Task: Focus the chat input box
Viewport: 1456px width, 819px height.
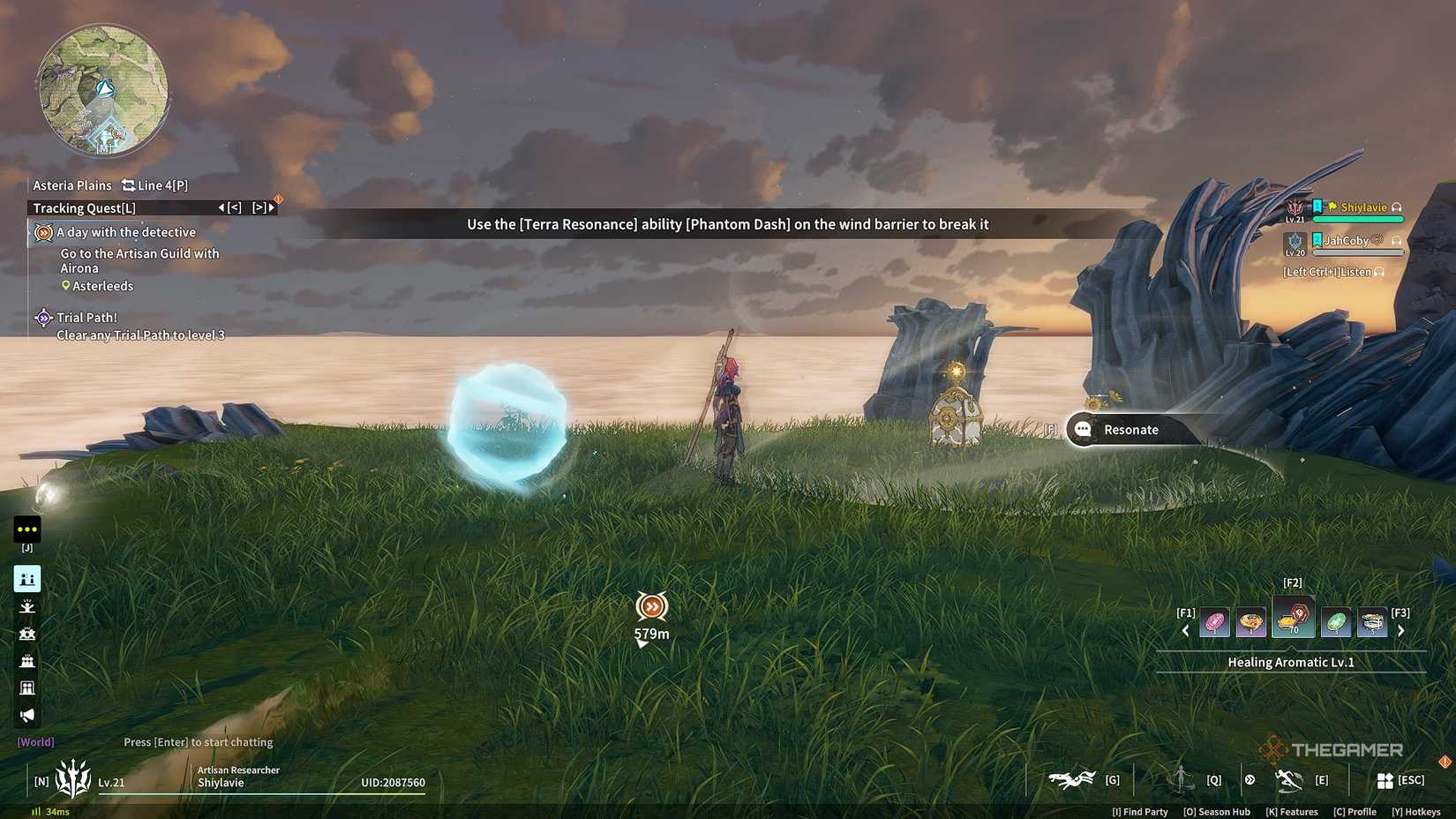Action: coord(199,742)
